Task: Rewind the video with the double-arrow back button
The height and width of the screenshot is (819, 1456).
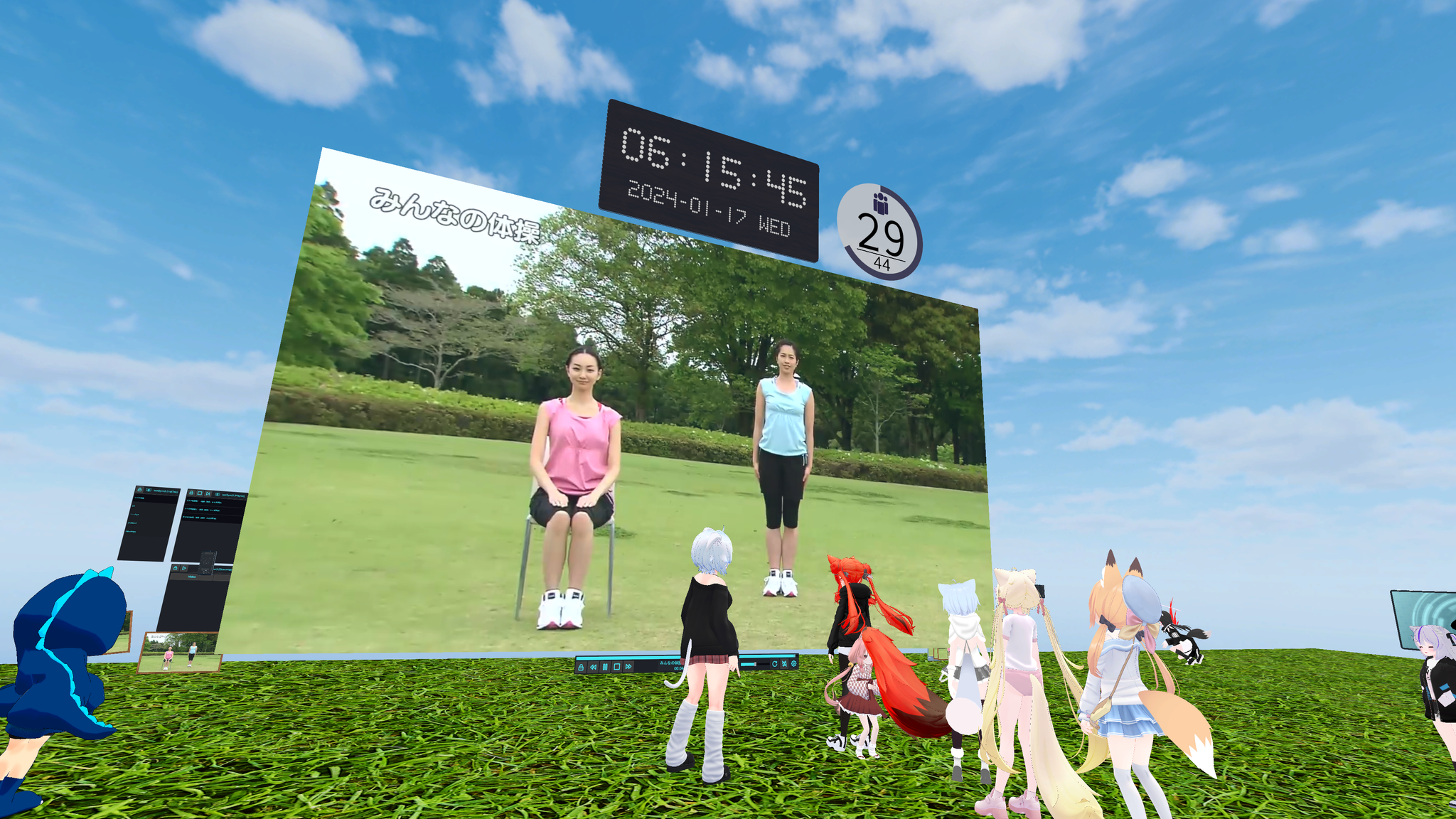Action: (593, 667)
